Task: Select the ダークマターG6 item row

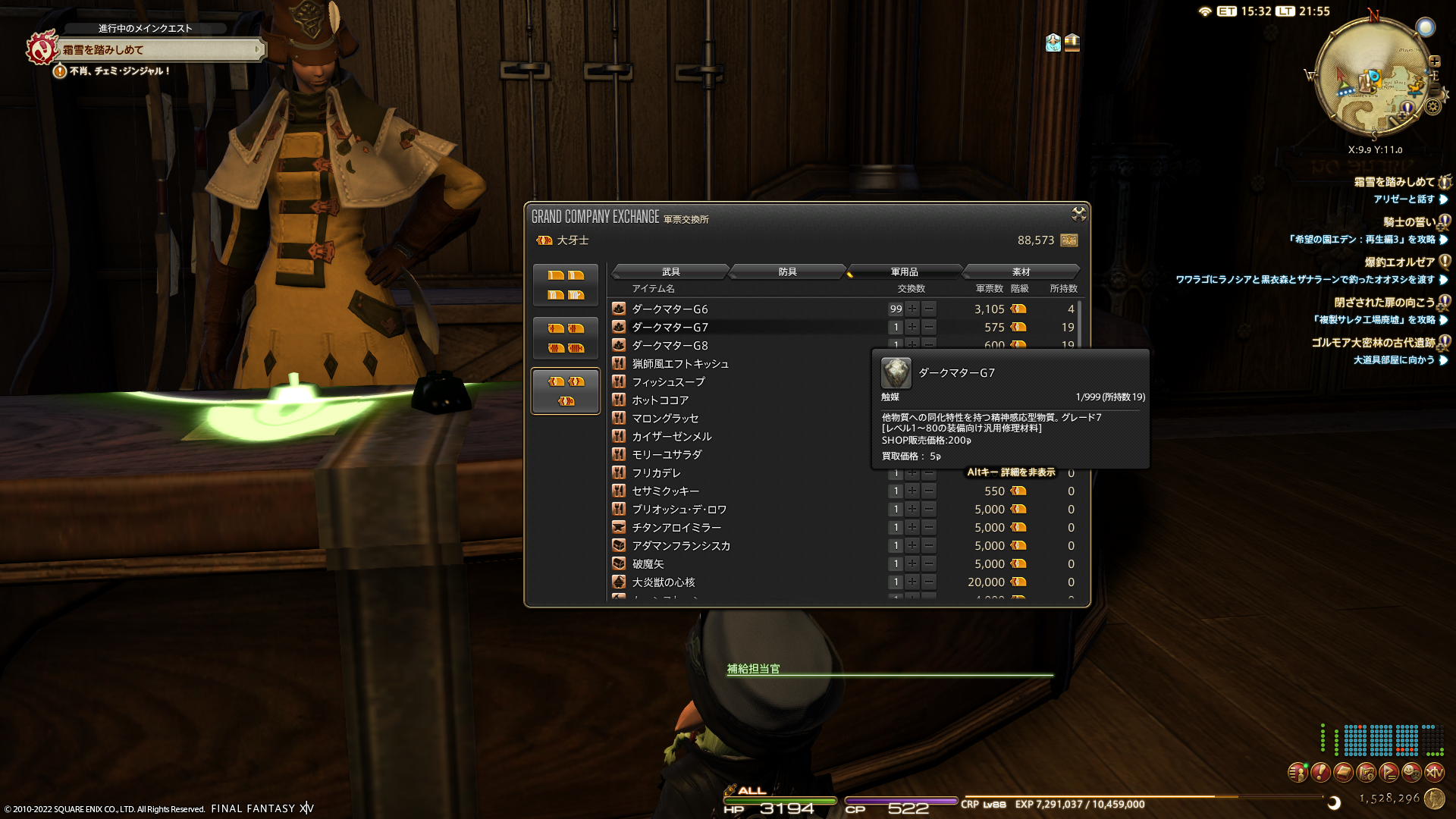Action: coord(670,309)
